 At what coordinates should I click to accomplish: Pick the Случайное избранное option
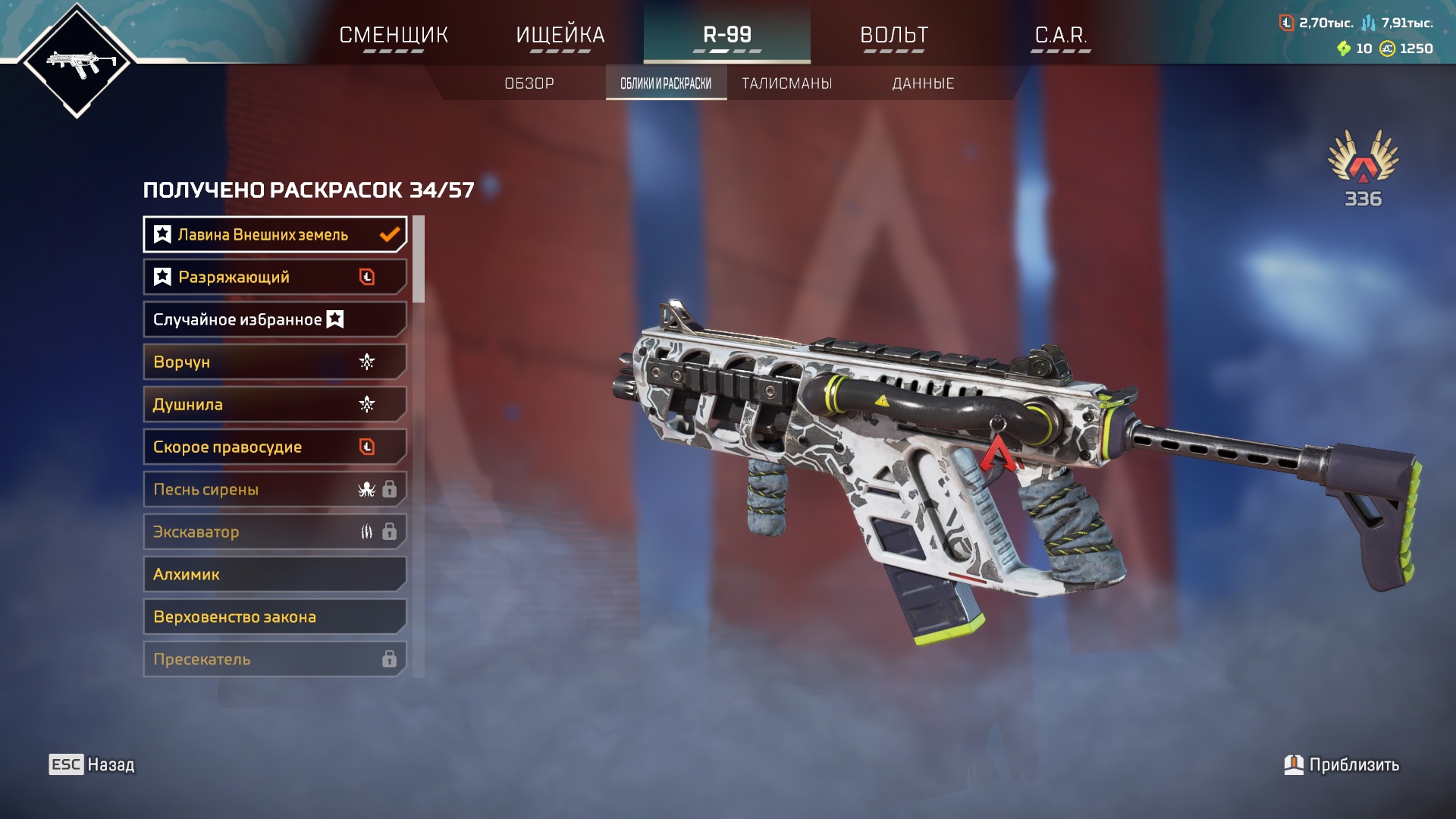point(275,319)
